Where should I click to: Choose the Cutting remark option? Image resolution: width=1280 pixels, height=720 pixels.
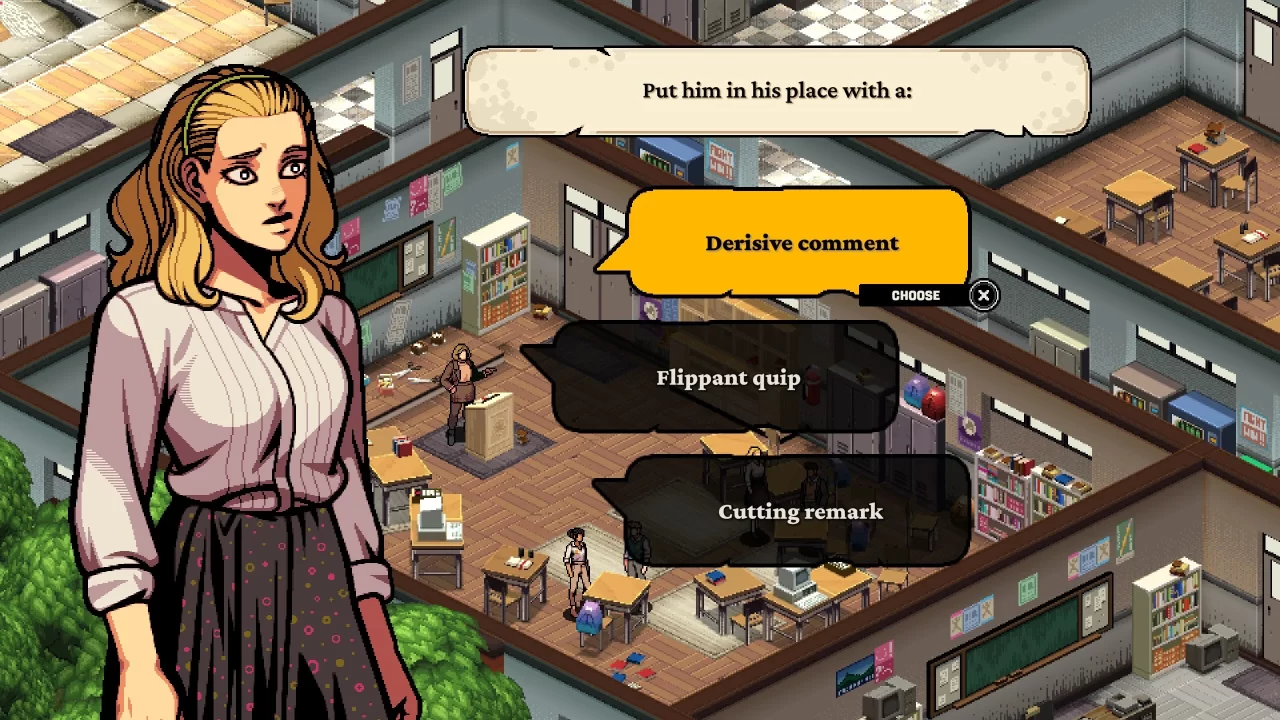pyautogui.click(x=800, y=511)
